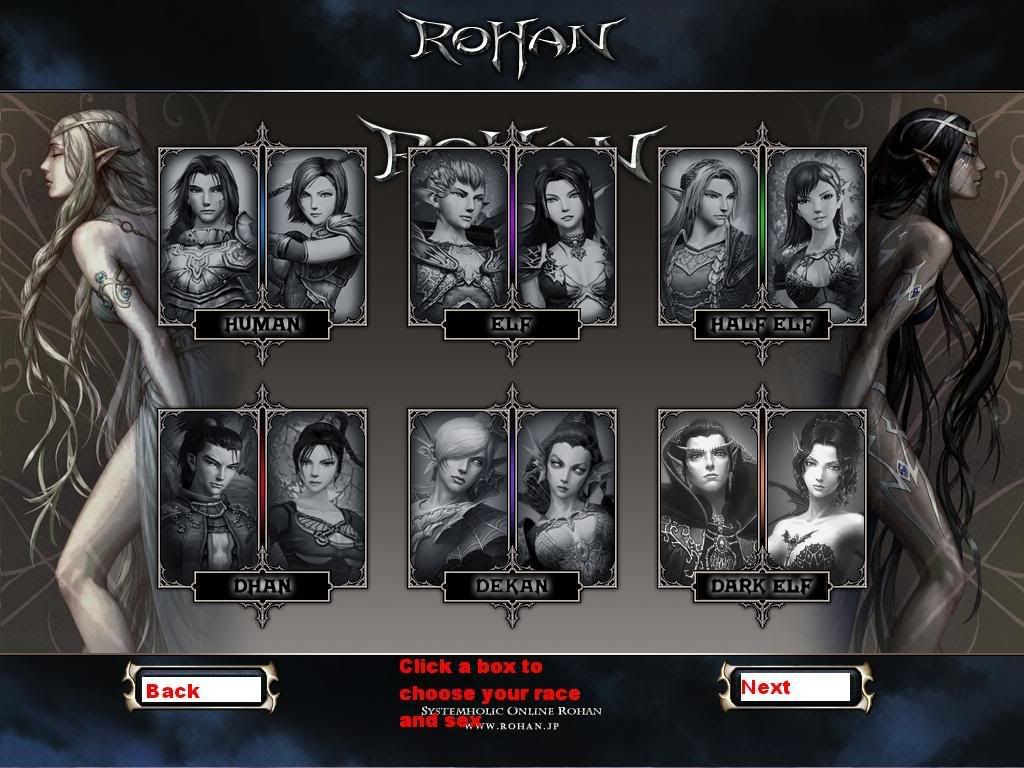Image resolution: width=1024 pixels, height=768 pixels.
Task: Select the male Human portrait
Action: 209,230
